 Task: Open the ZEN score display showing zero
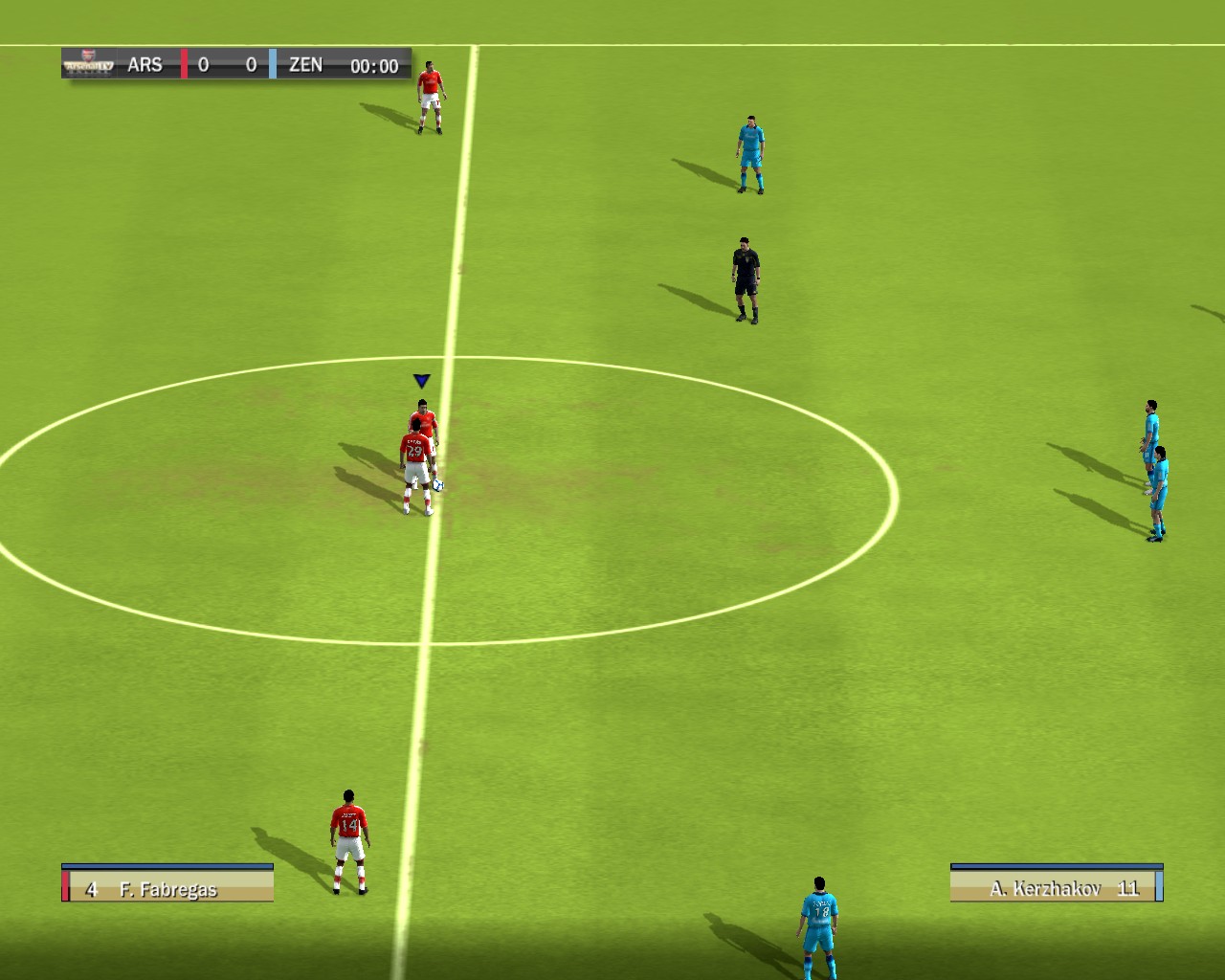point(251,64)
